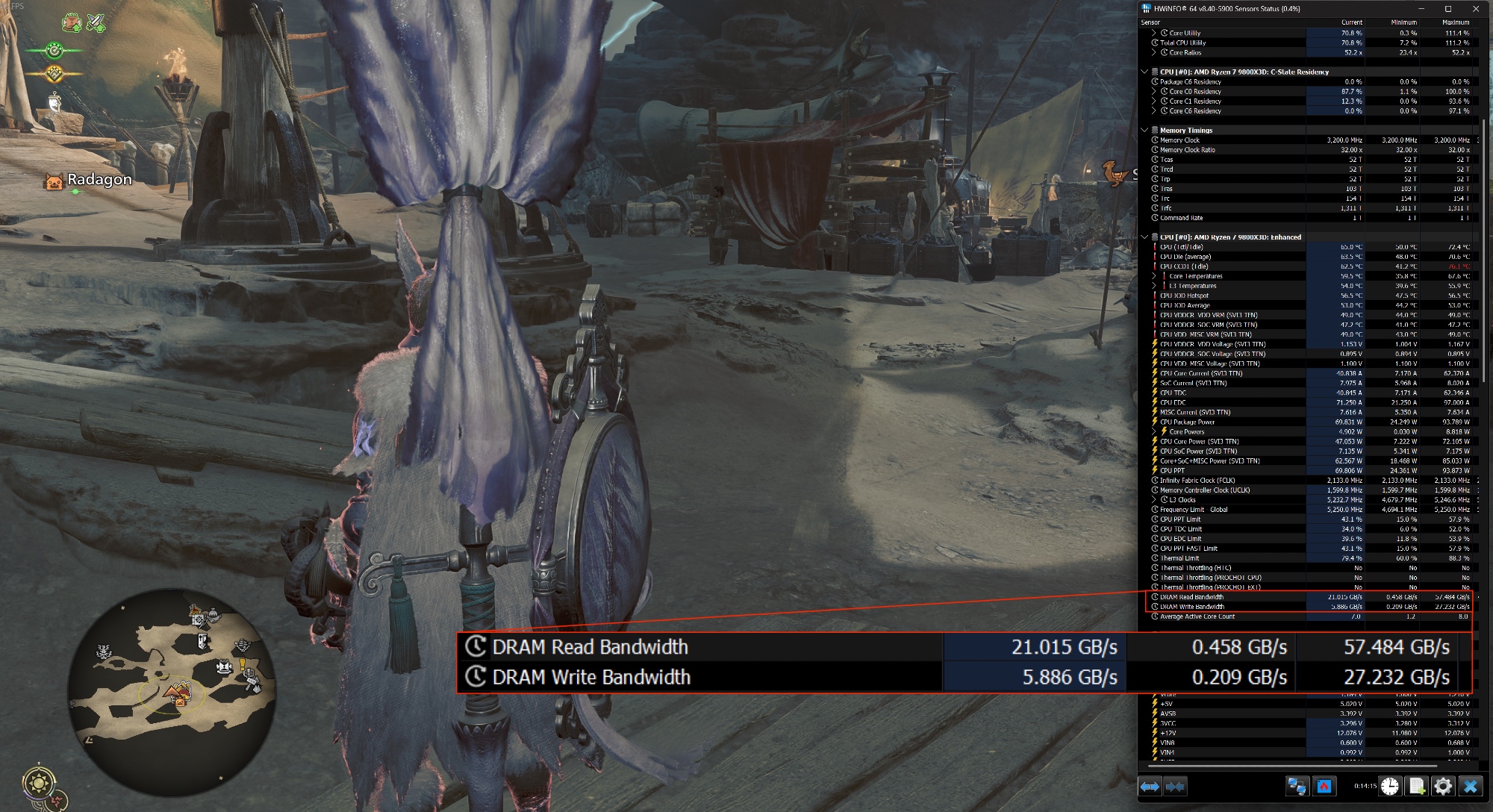
Task: Open the circular camp minimap
Action: (172, 691)
